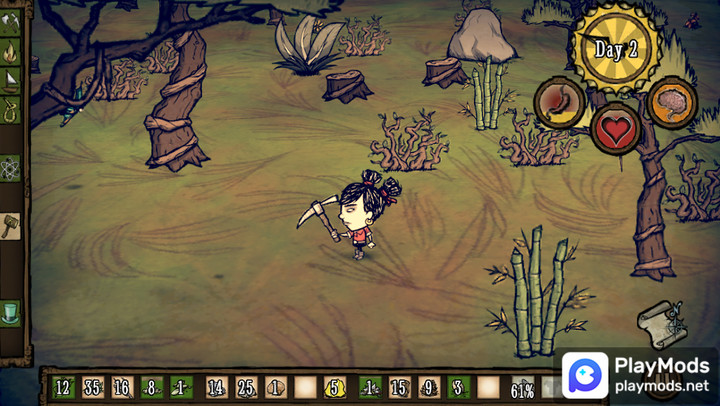This screenshot has height=406, width=720.
Task: Choose the inventory stack of 14
Action: [x=216, y=386]
